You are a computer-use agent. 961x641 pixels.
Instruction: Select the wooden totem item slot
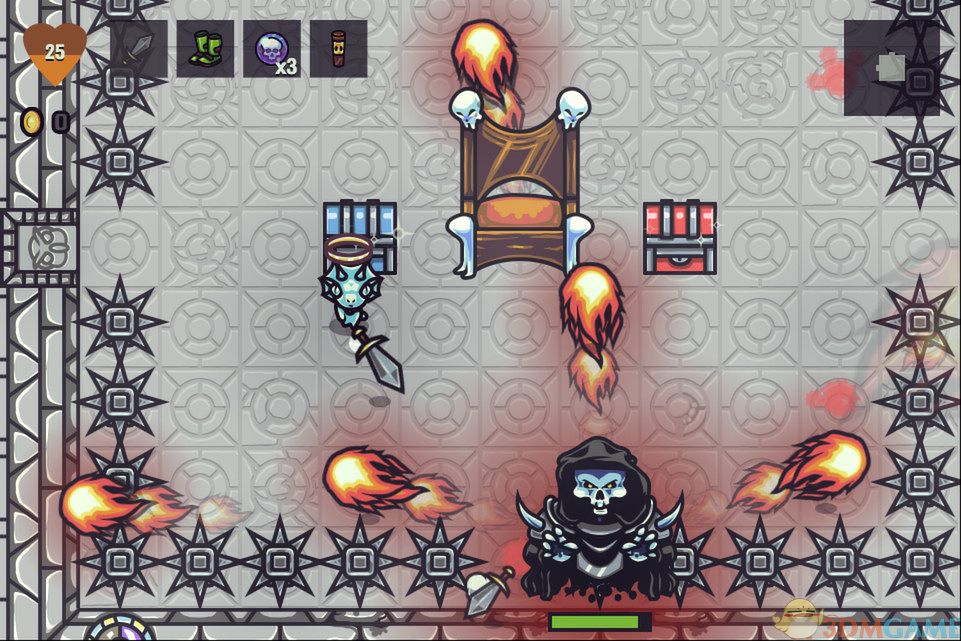pyautogui.click(x=338, y=49)
